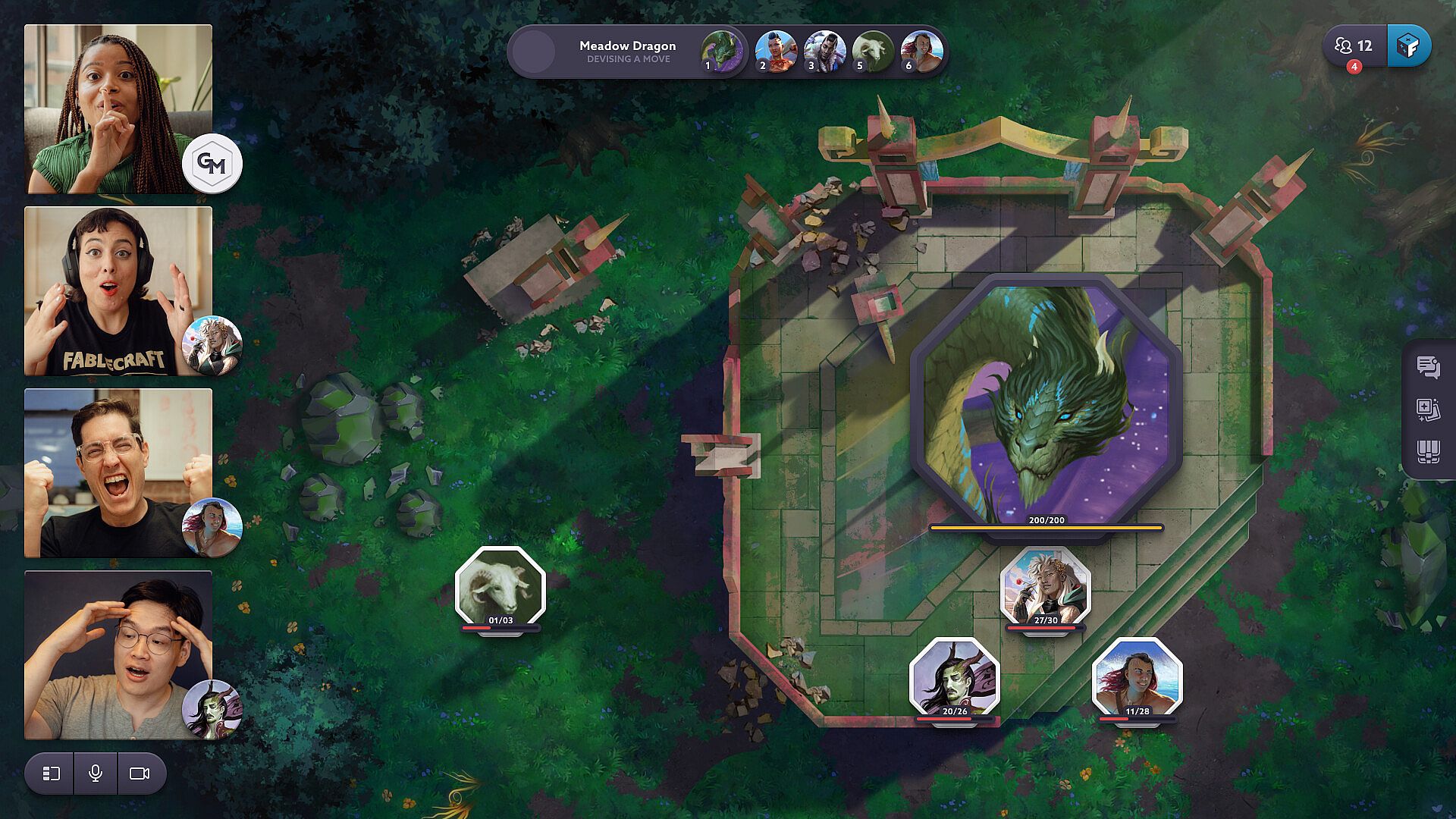Select the character token with 27/30 health
Viewport: 1456px width, 819px height.
[x=1046, y=586]
